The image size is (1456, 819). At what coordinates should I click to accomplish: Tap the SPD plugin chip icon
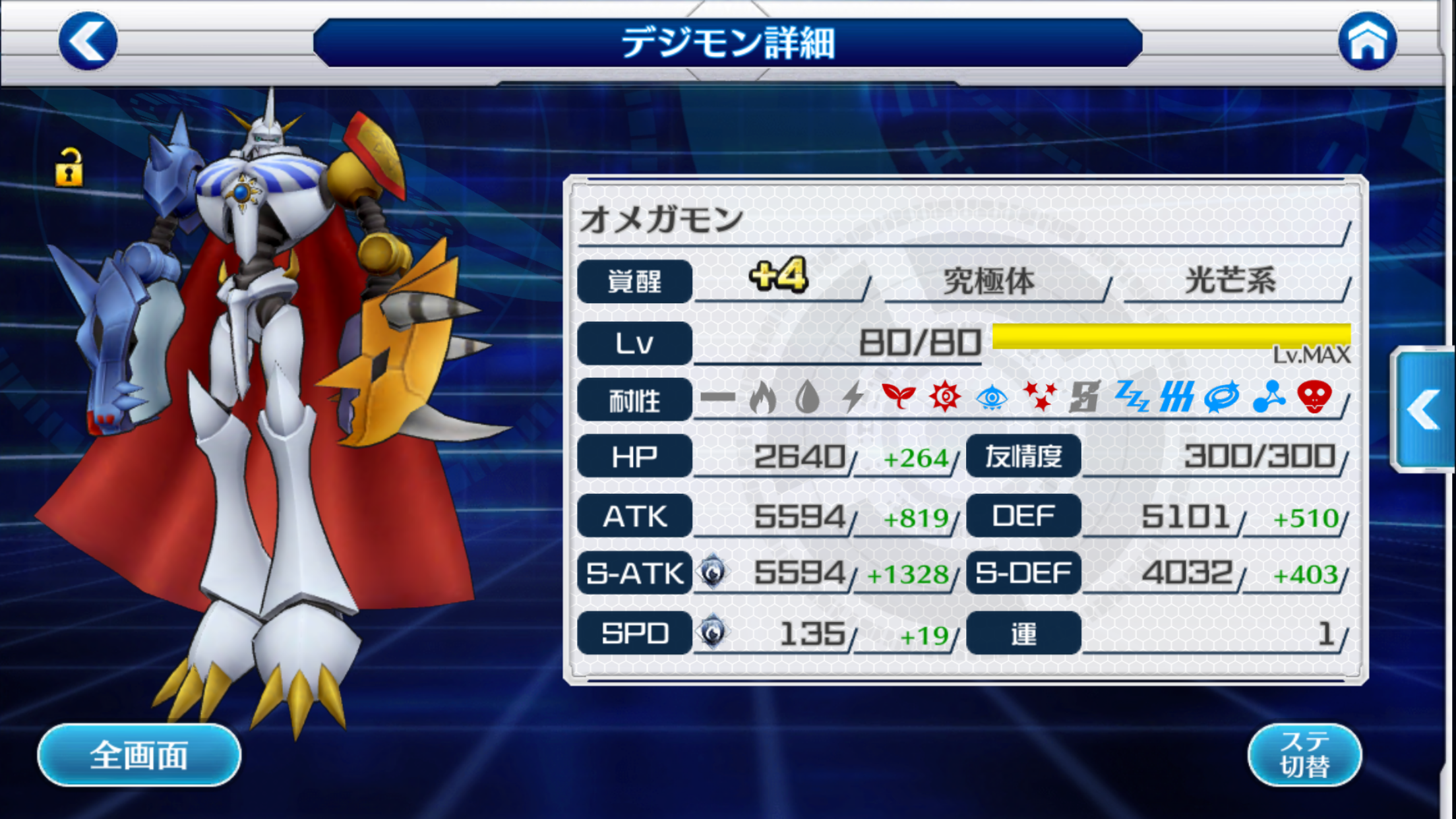(712, 633)
